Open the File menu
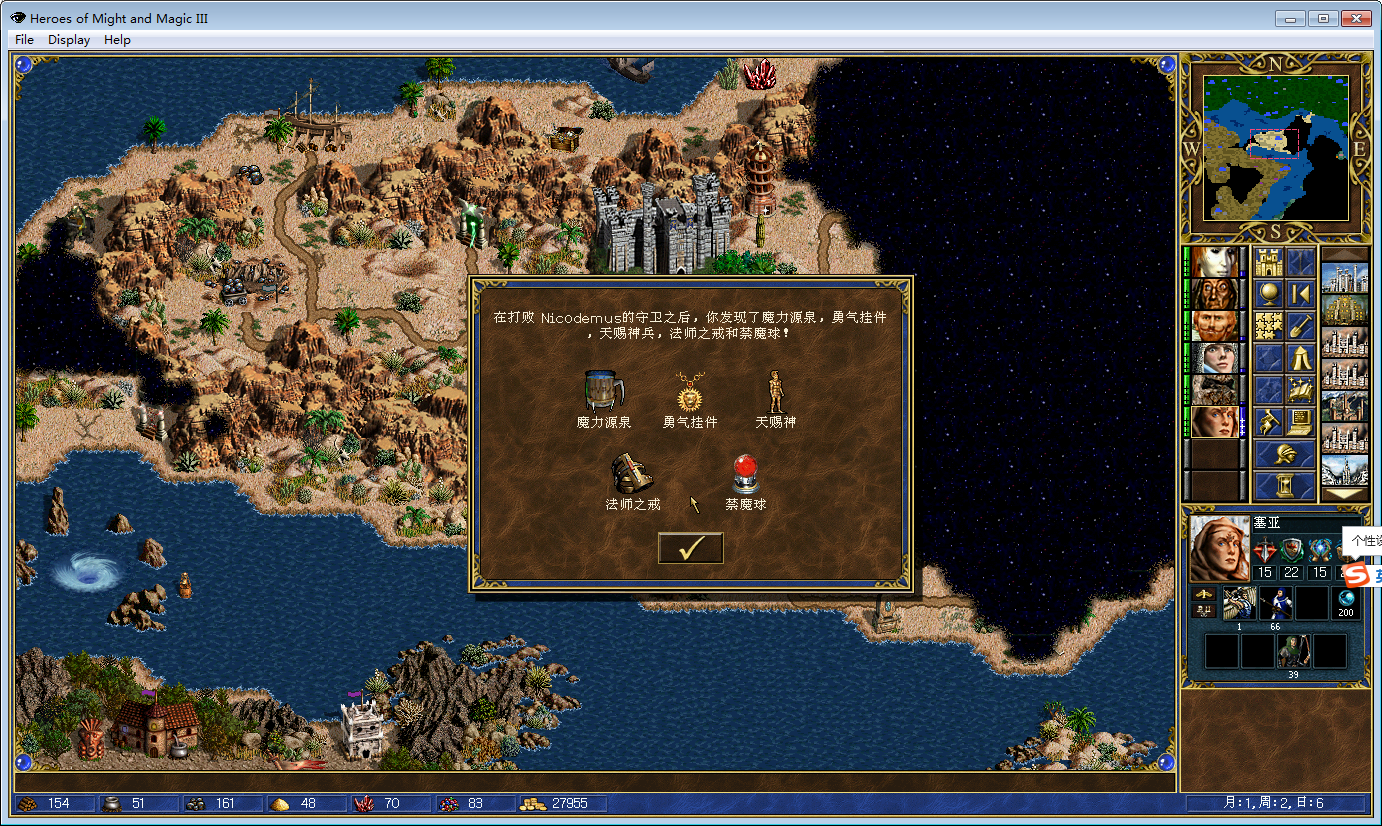 coord(24,40)
